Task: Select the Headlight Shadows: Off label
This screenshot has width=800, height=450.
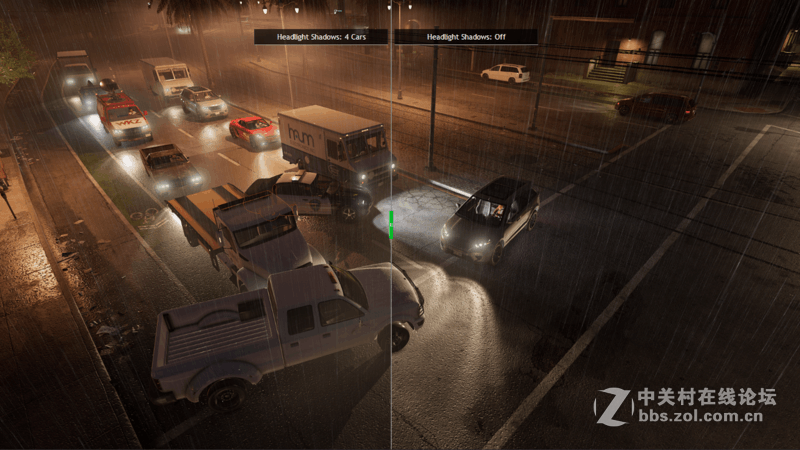Action: pyautogui.click(x=465, y=37)
